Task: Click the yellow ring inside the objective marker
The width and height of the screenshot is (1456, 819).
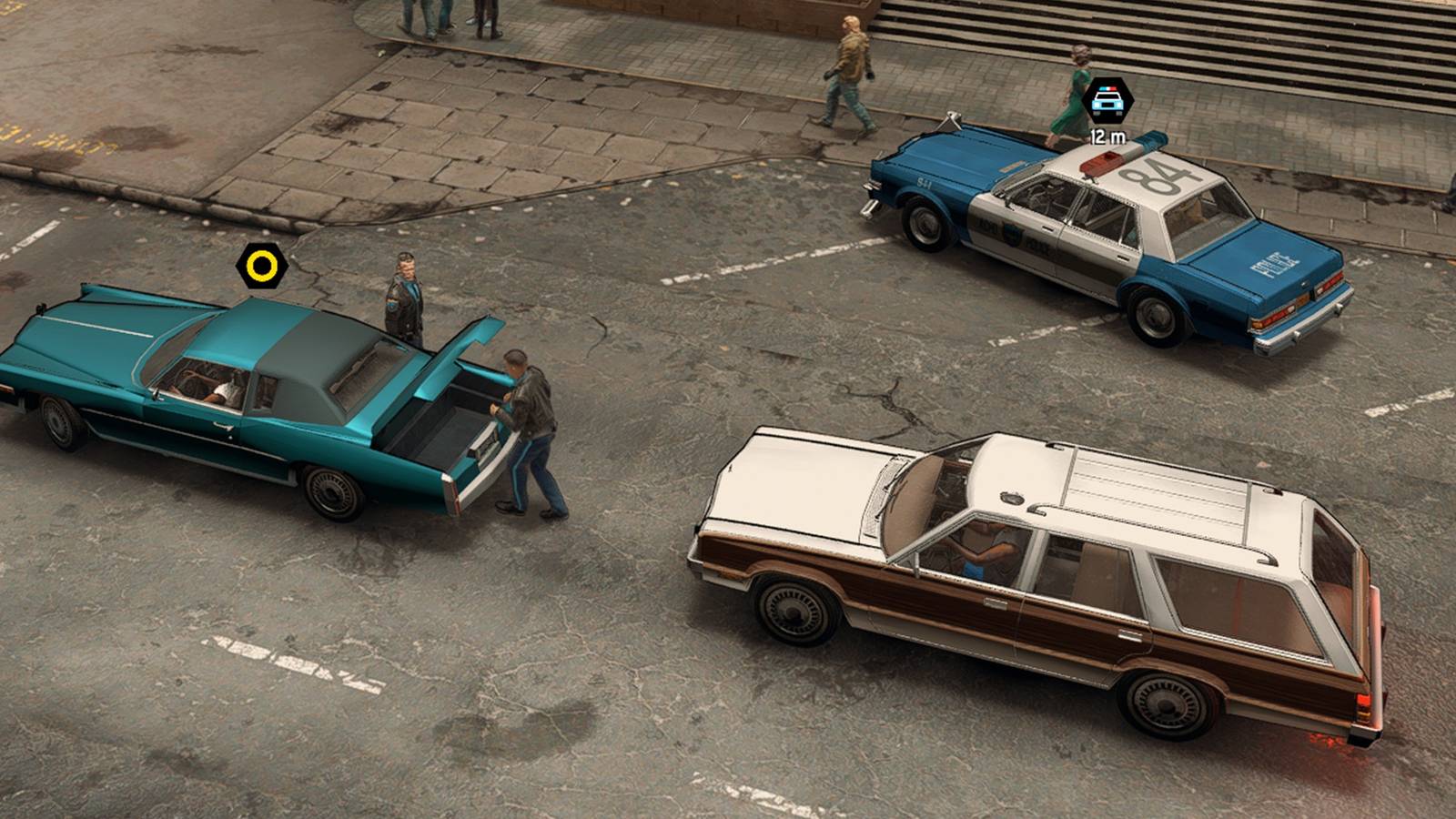Action: coord(261,268)
